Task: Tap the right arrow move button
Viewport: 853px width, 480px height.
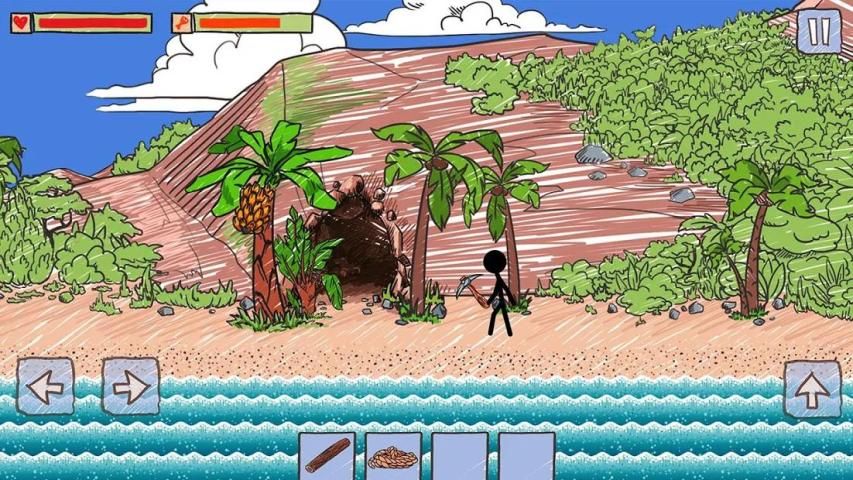Action: [x=131, y=386]
